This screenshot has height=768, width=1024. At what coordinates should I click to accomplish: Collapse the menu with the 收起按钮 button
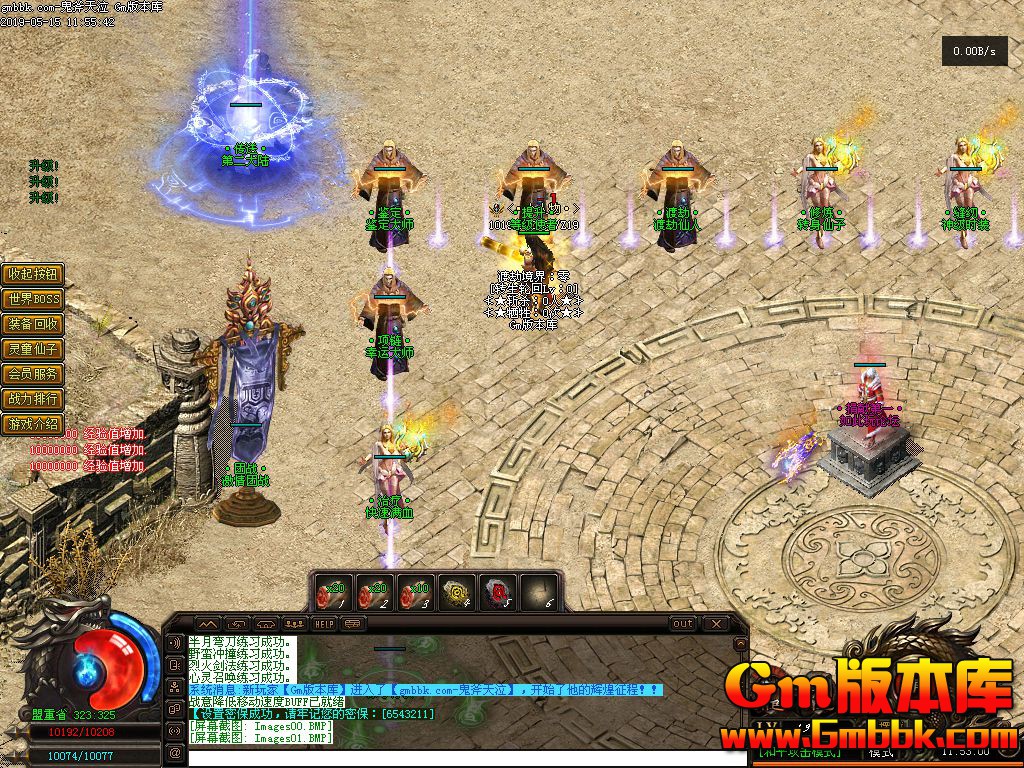(34, 274)
